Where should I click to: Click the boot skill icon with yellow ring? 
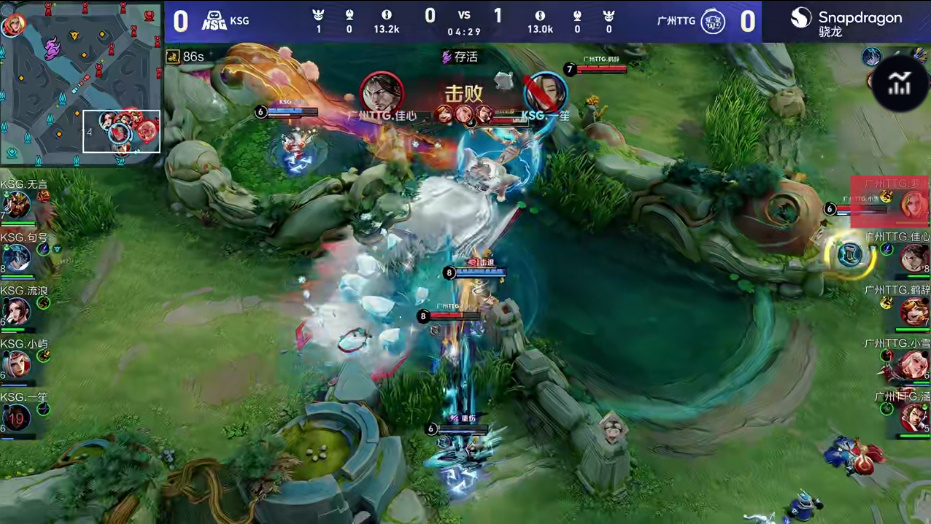click(x=850, y=254)
